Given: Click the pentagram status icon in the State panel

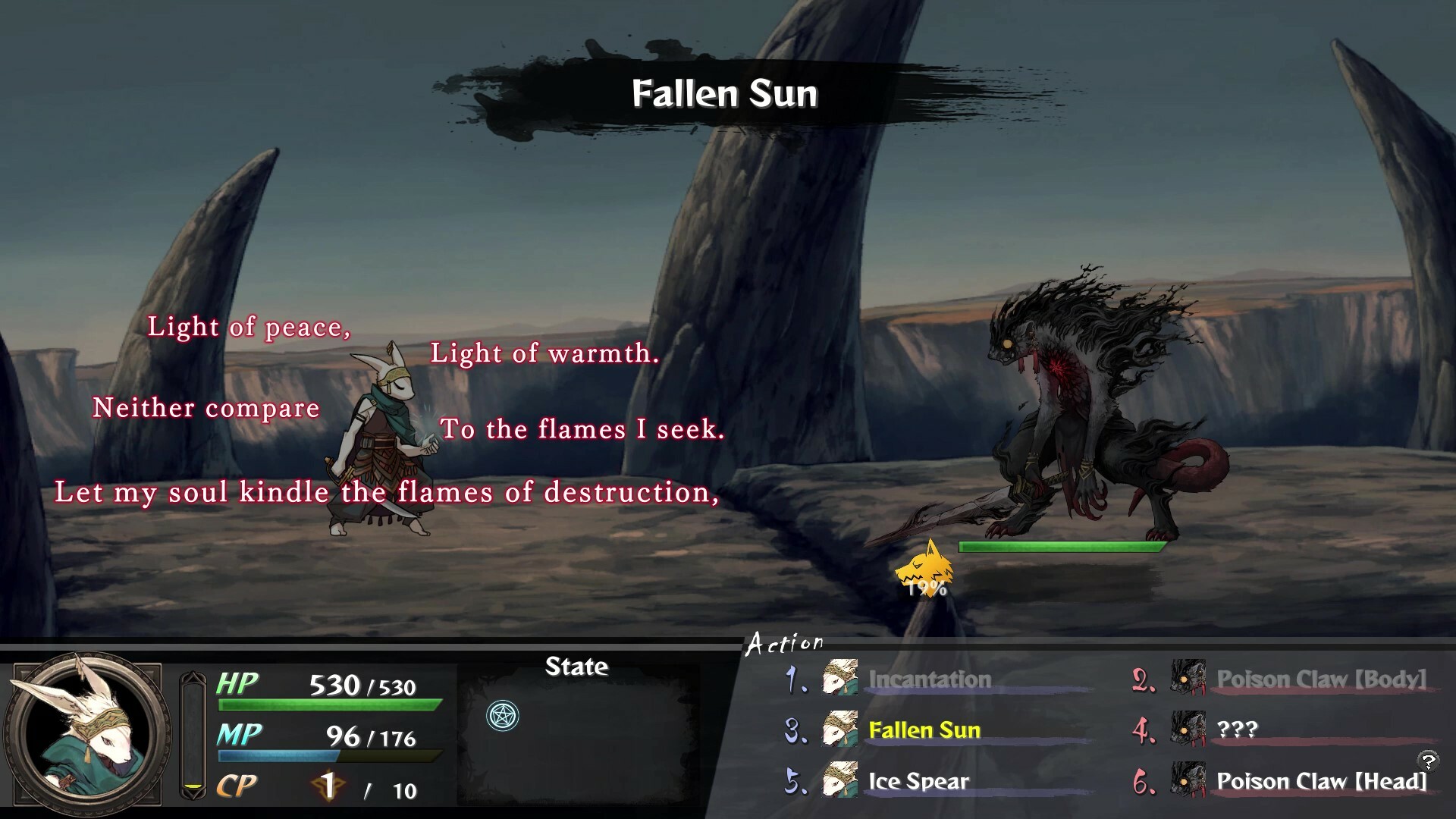Looking at the screenshot, I should [x=501, y=714].
